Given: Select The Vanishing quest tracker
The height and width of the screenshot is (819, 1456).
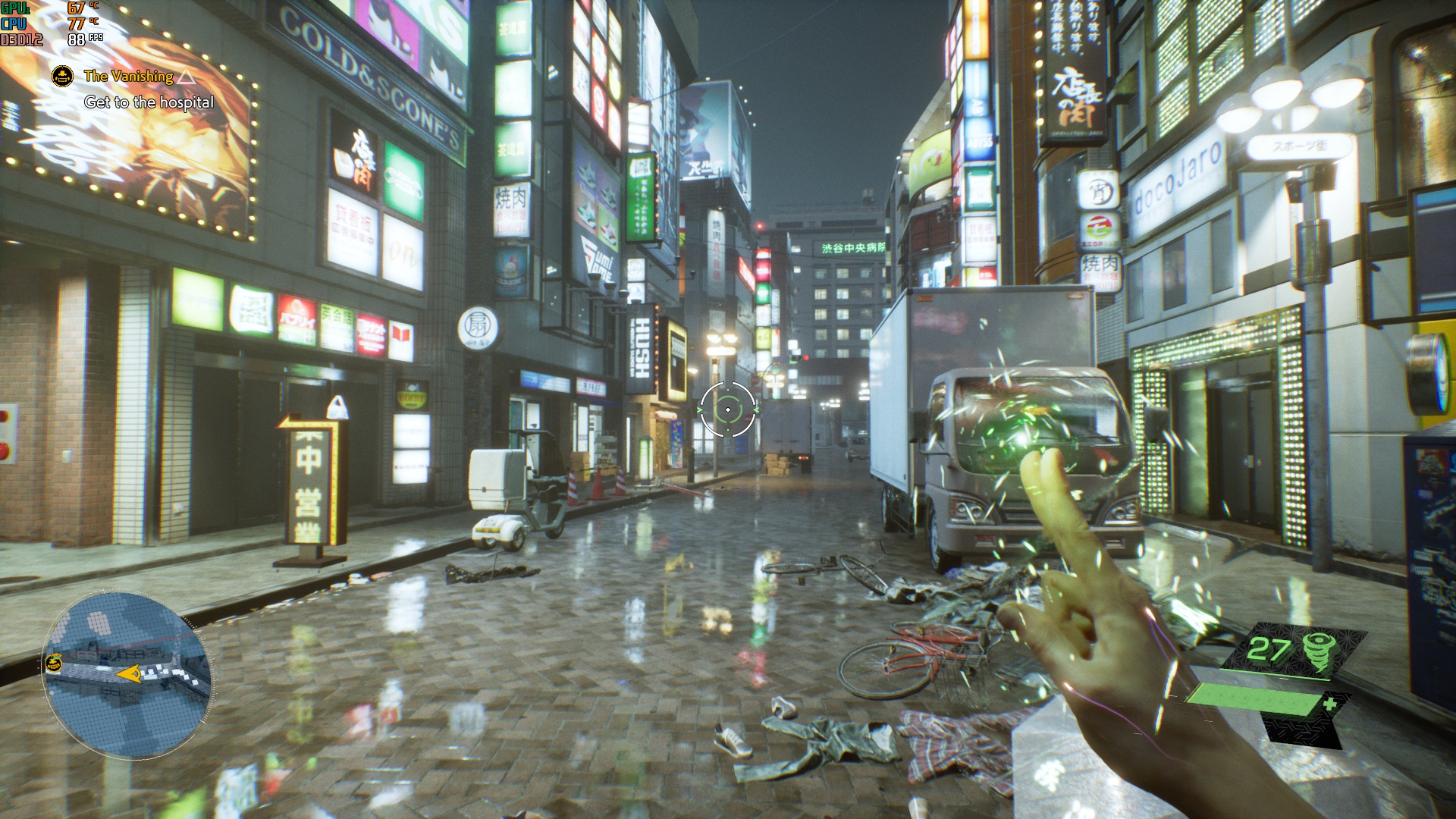Looking at the screenshot, I should tap(128, 76).
